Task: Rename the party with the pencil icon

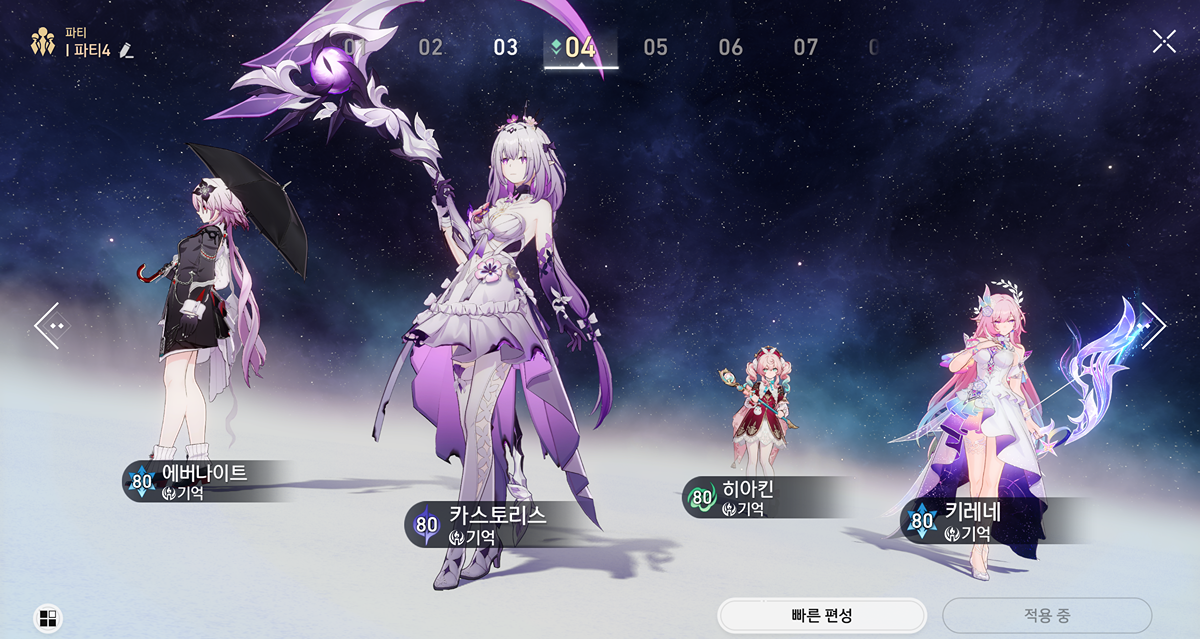Action: [125, 50]
